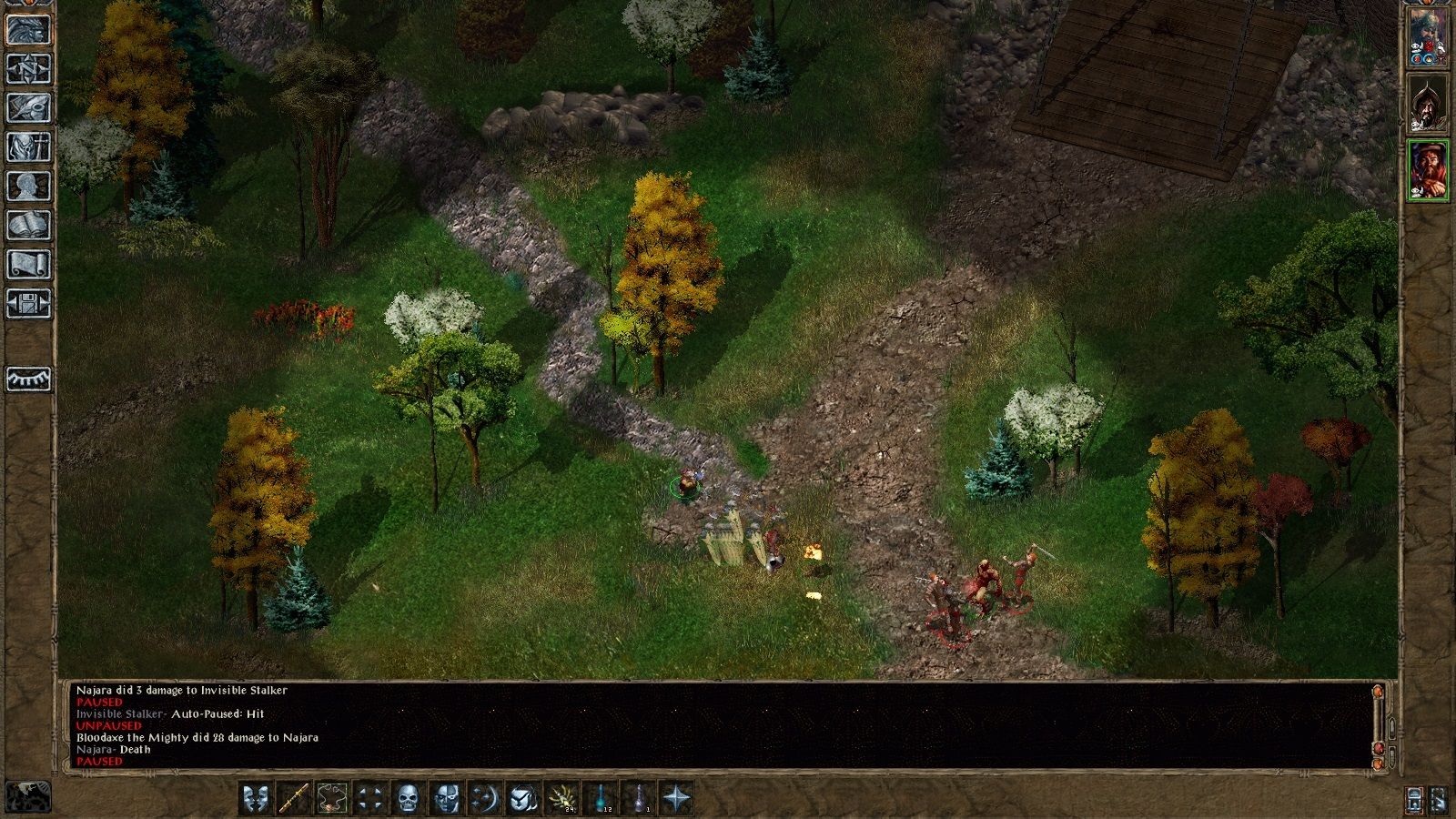This screenshot has height=819, width=1456.
Task: Open the inventory screen
Action: click(x=28, y=147)
